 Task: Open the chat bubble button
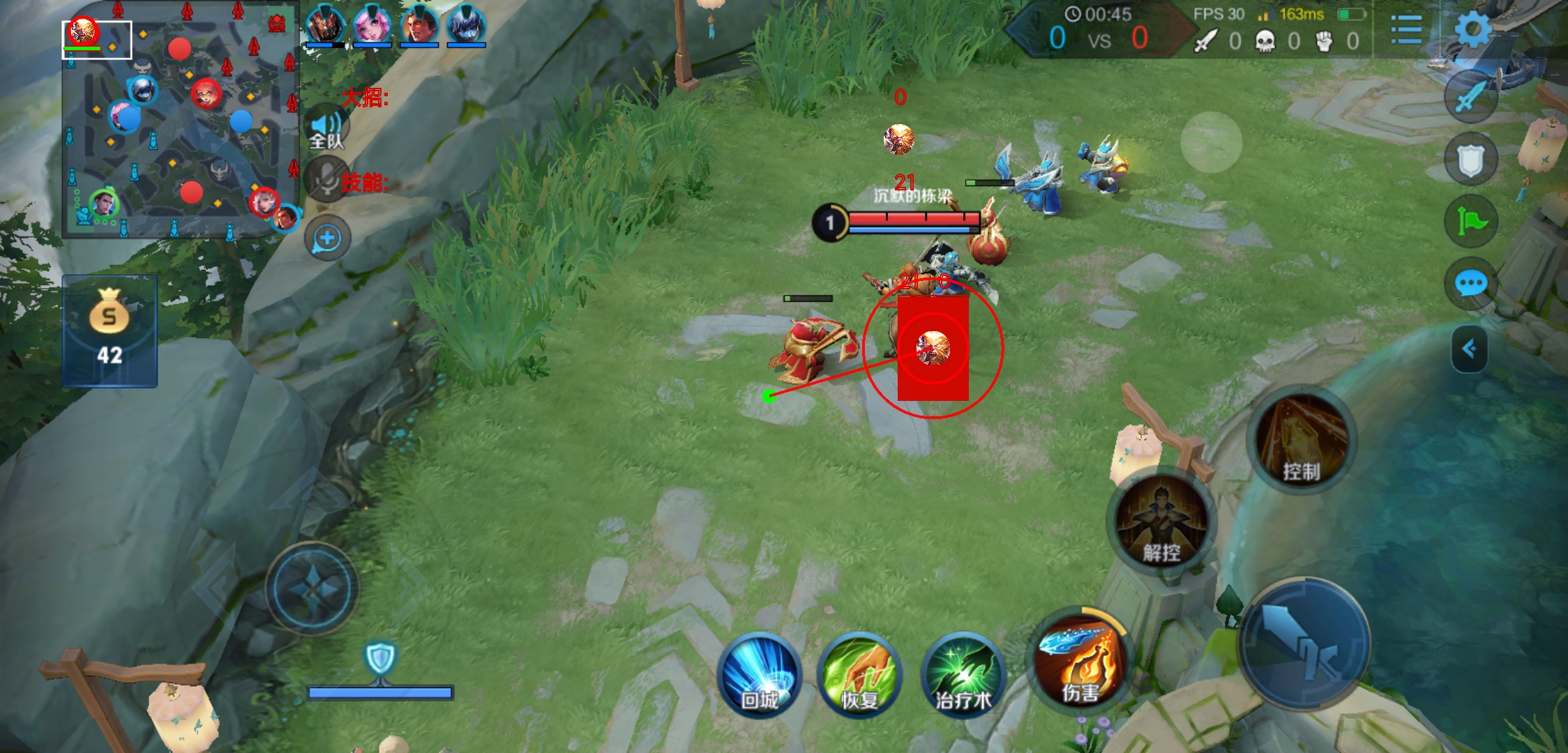(1470, 284)
